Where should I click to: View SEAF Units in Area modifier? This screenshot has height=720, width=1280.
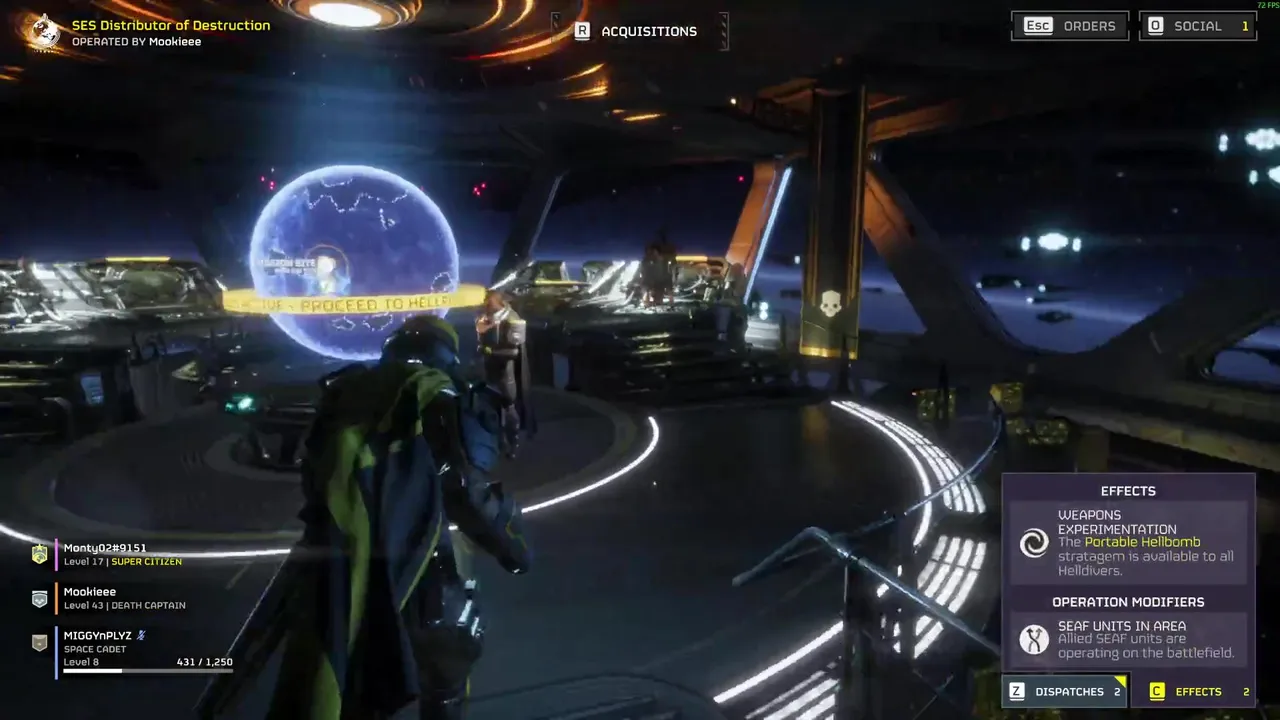(x=1128, y=639)
